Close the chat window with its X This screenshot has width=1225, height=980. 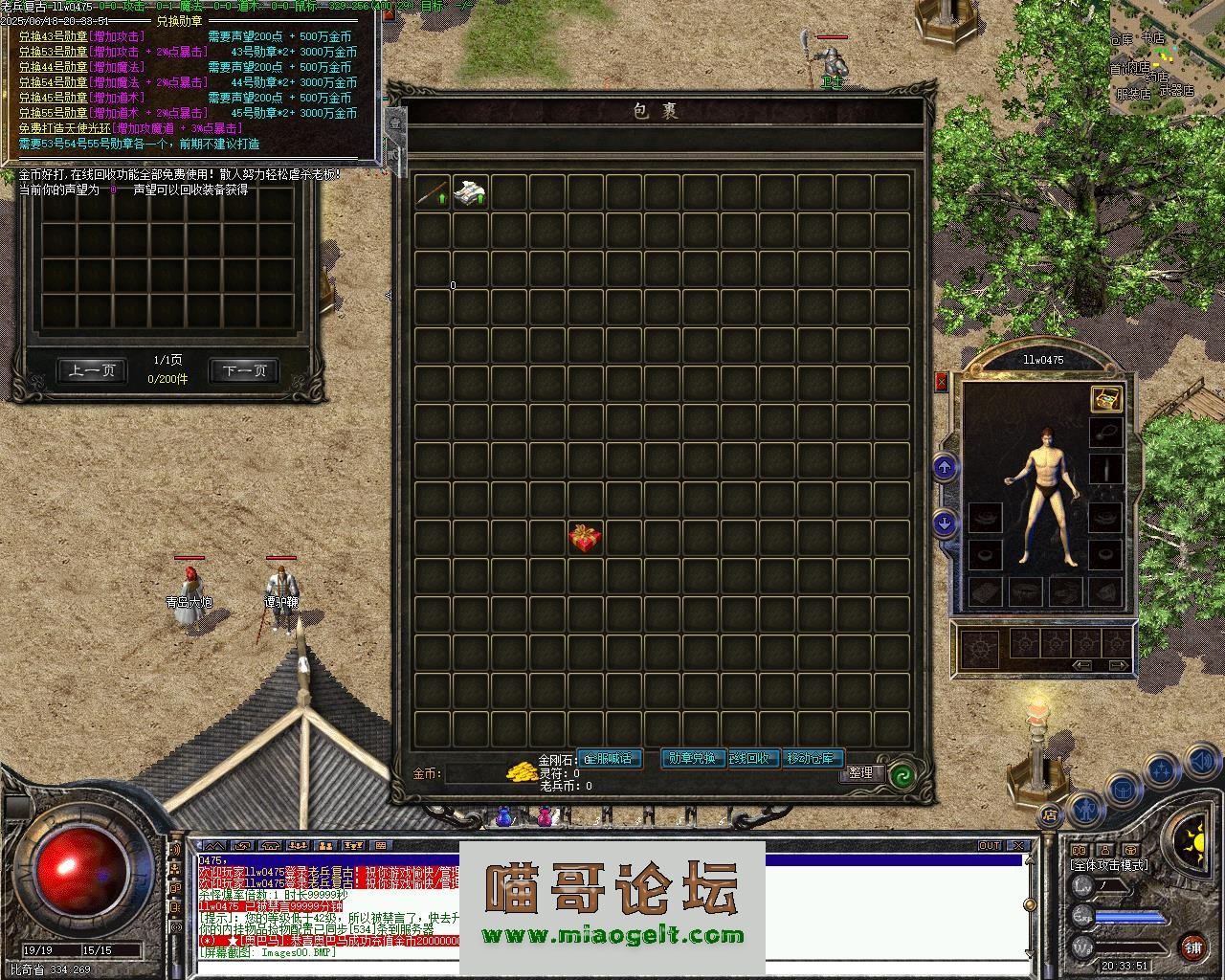click(1018, 846)
